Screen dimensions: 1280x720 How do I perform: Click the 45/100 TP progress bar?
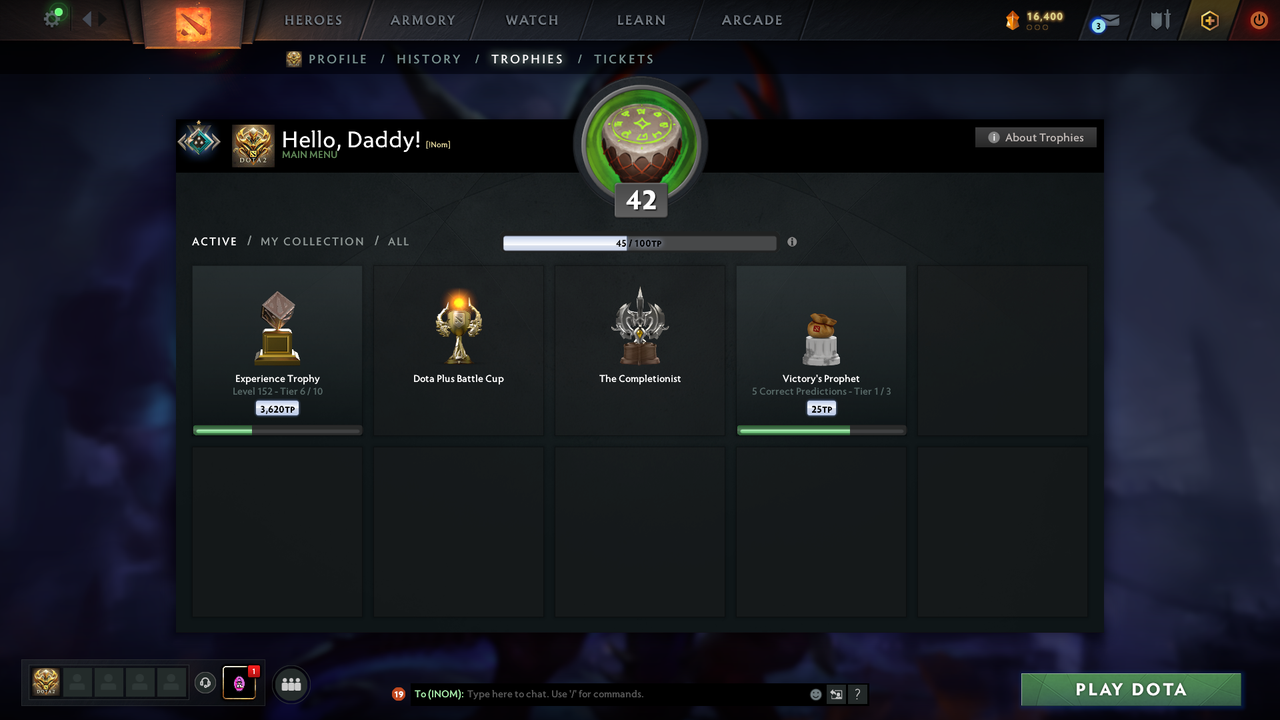640,242
